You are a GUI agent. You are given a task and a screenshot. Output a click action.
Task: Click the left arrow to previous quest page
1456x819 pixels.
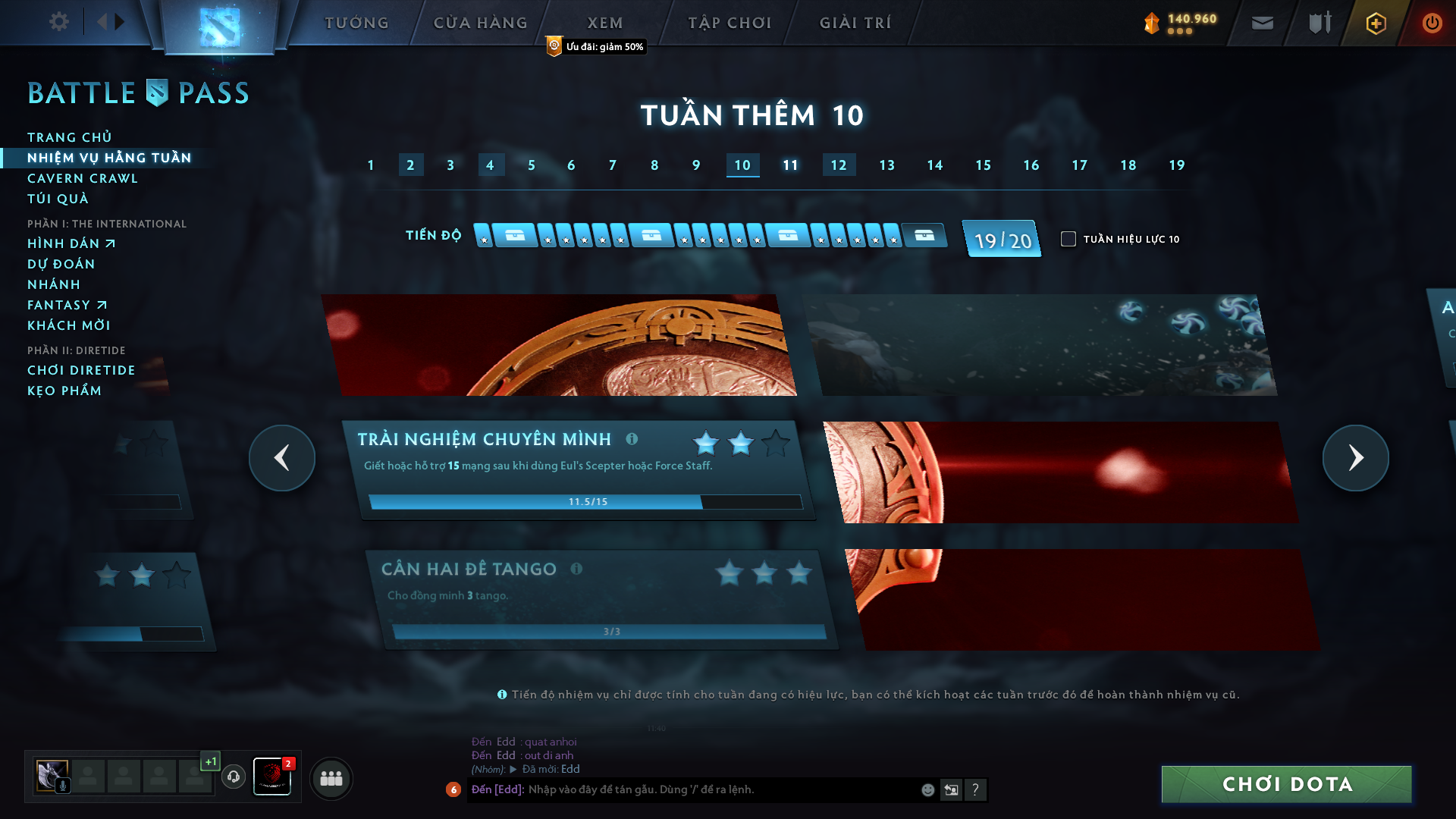coord(282,457)
